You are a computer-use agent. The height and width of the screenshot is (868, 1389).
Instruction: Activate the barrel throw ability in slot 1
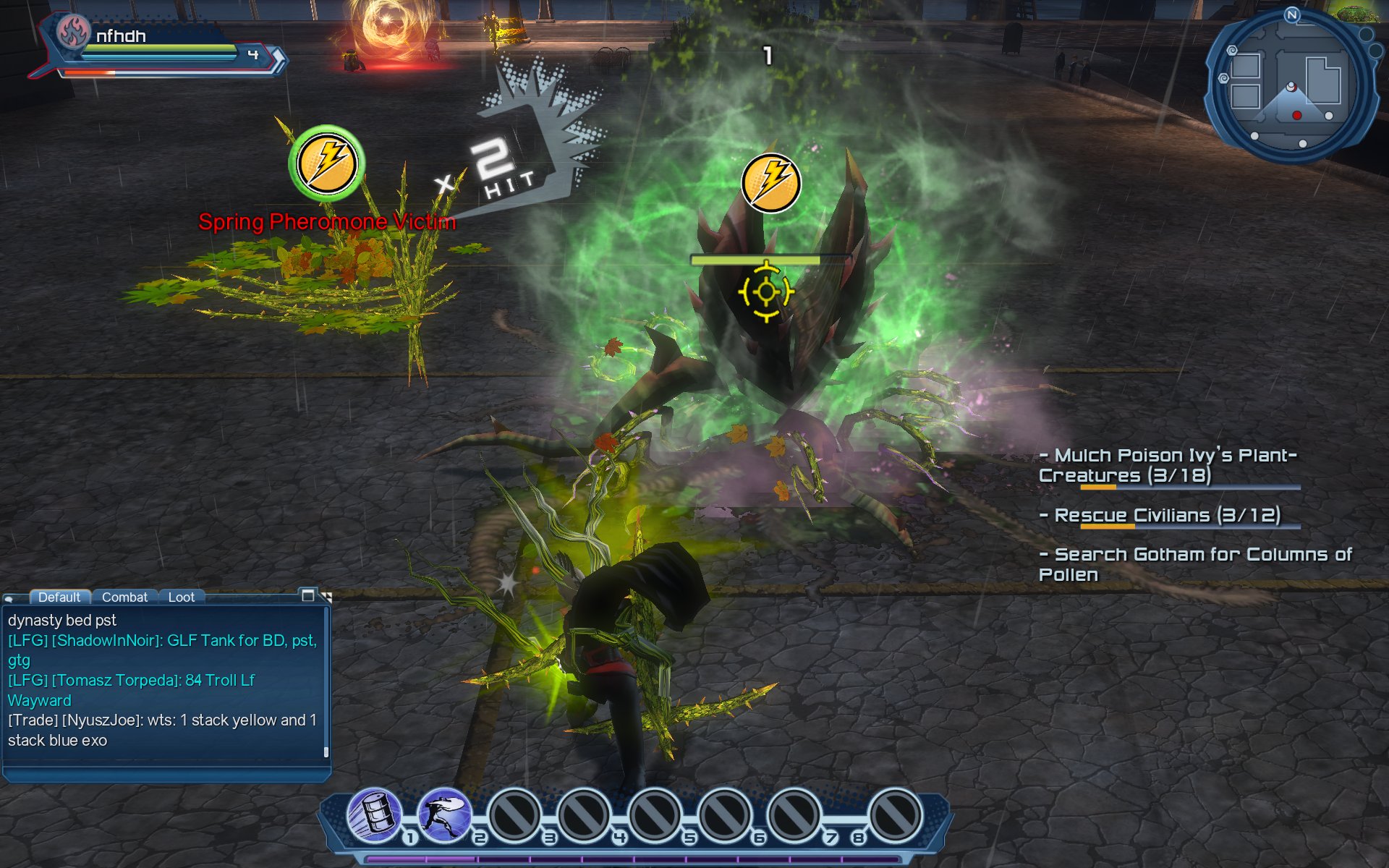374,815
